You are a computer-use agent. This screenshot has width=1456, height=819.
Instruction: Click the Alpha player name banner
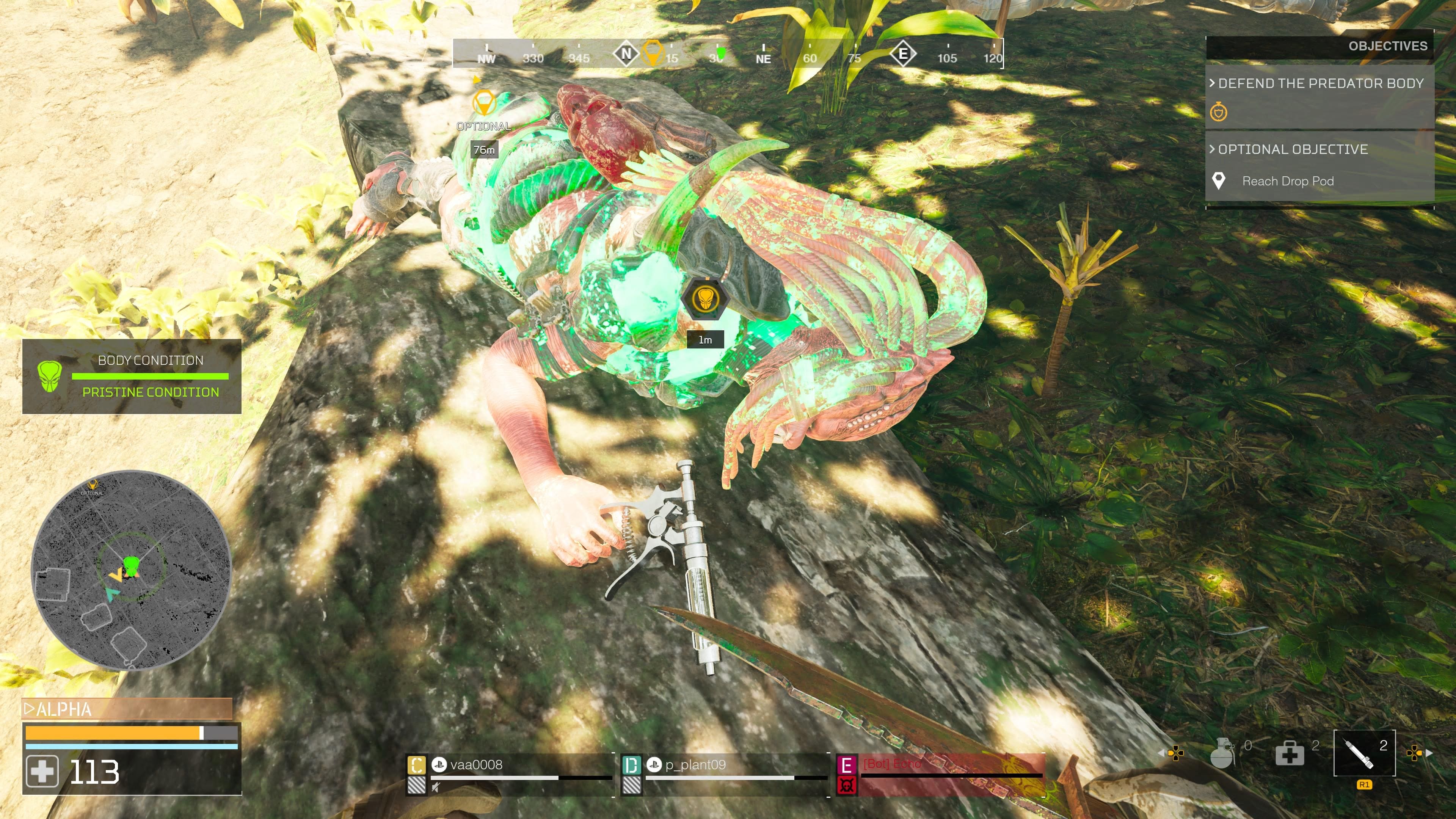(x=127, y=709)
